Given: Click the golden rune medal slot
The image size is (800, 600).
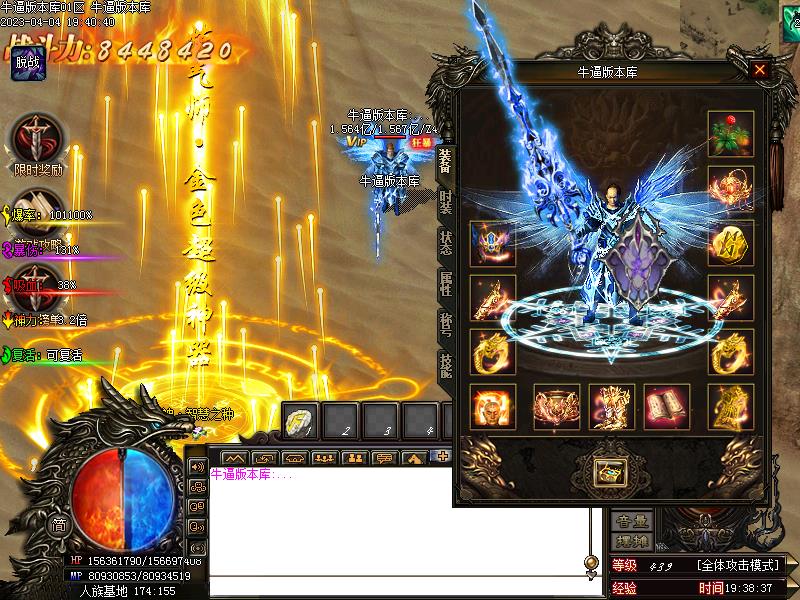Looking at the screenshot, I should click(x=730, y=243).
